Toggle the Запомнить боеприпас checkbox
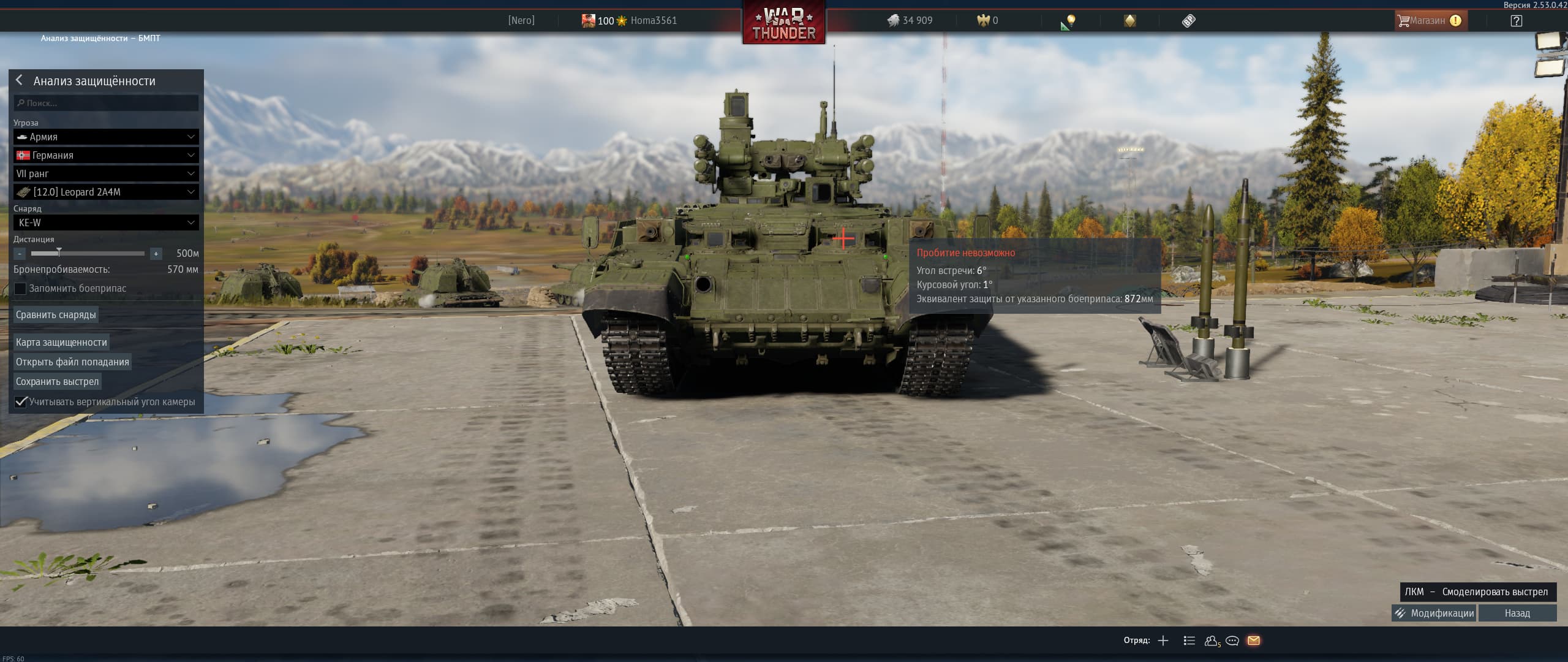1568x662 pixels. click(21, 288)
